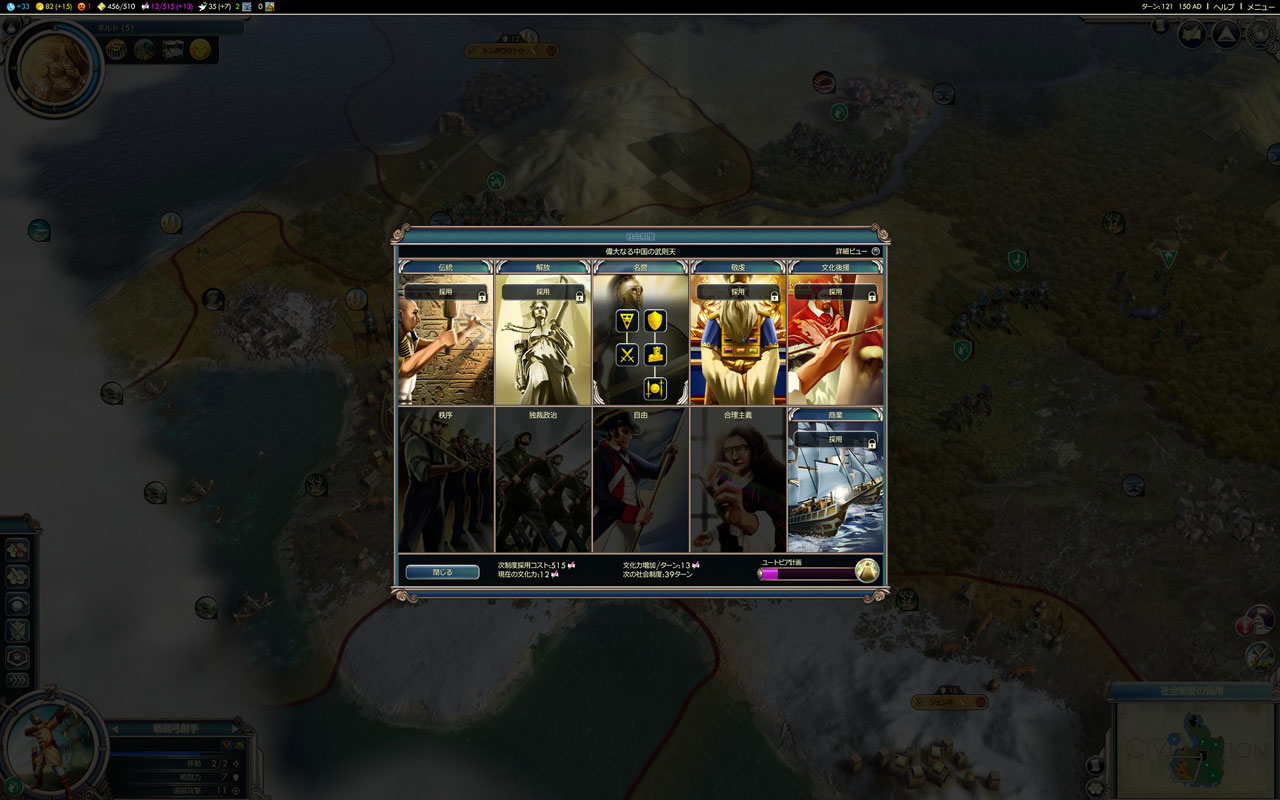Open the 独裁政治 (Autocracy) ideology panel
This screenshot has width=1280, height=800.
pos(543,480)
